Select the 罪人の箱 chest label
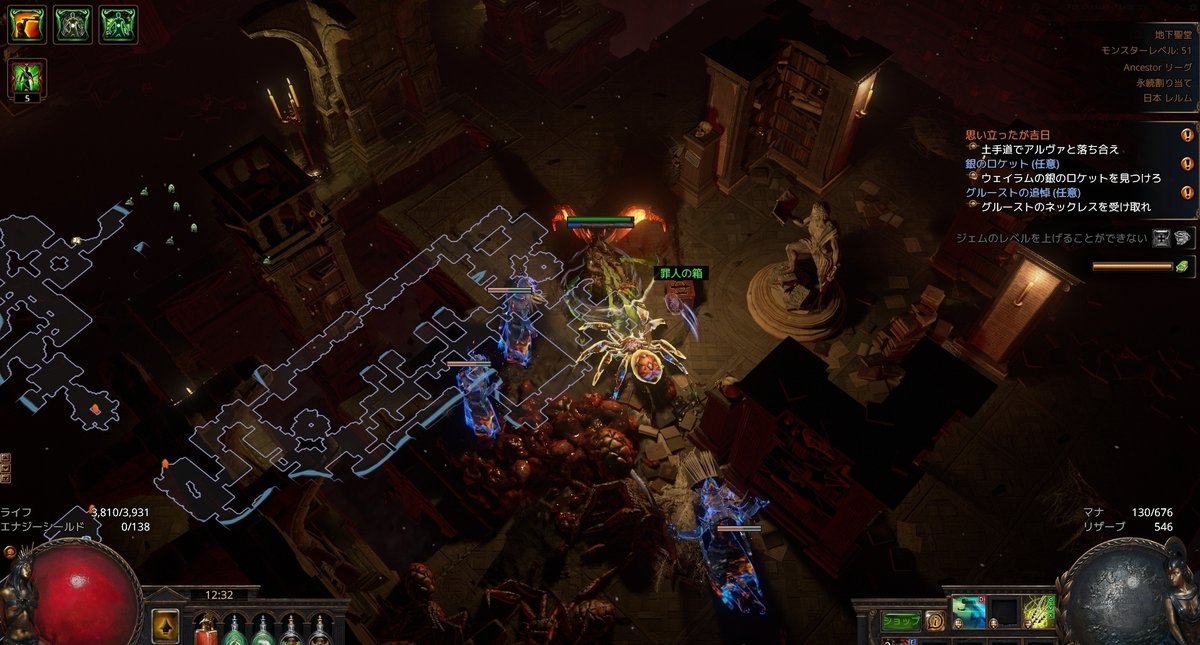Screen dimensions: 1200x645 680,272
